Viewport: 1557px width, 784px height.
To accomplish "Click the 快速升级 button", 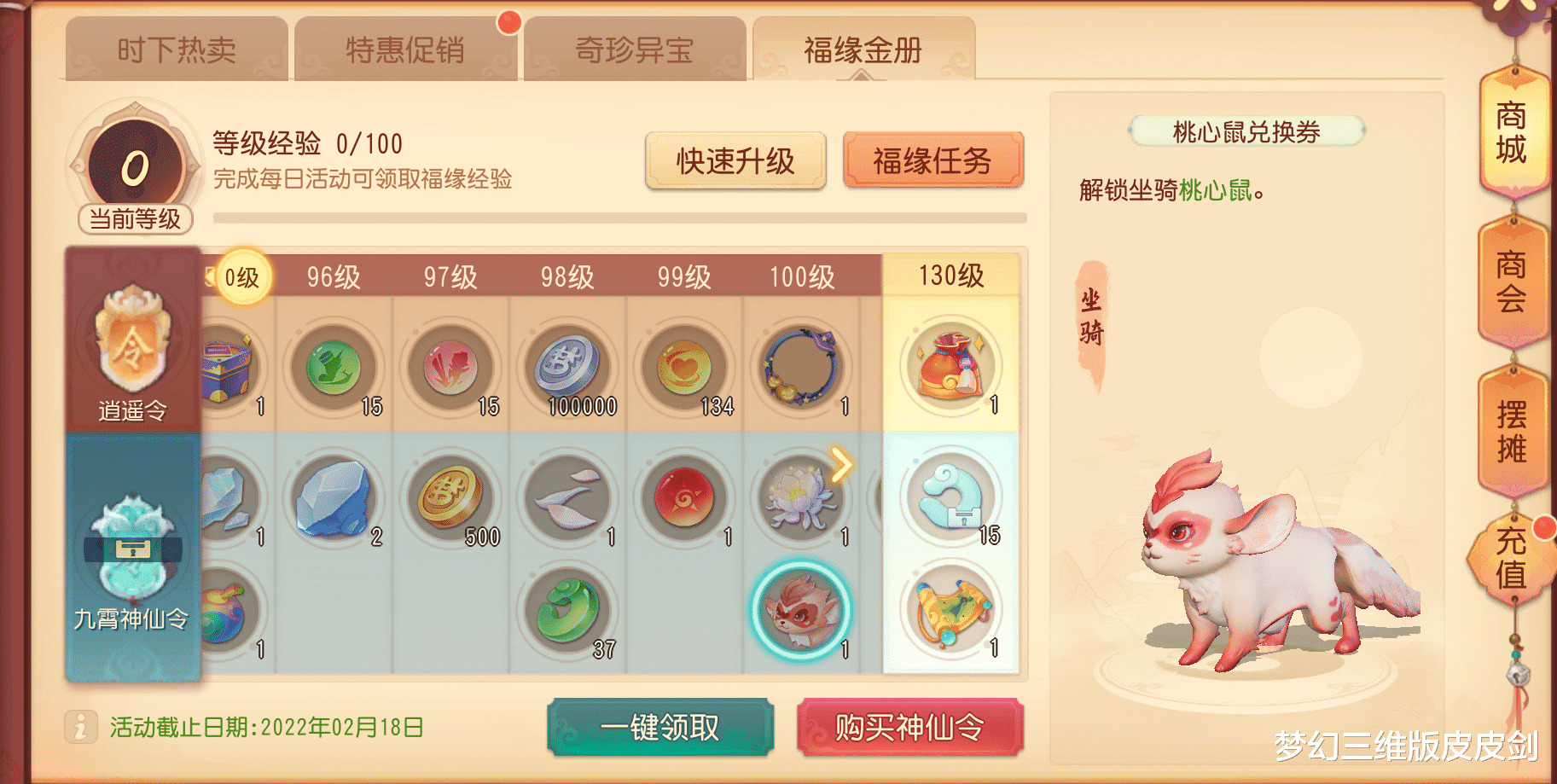I will click(736, 160).
